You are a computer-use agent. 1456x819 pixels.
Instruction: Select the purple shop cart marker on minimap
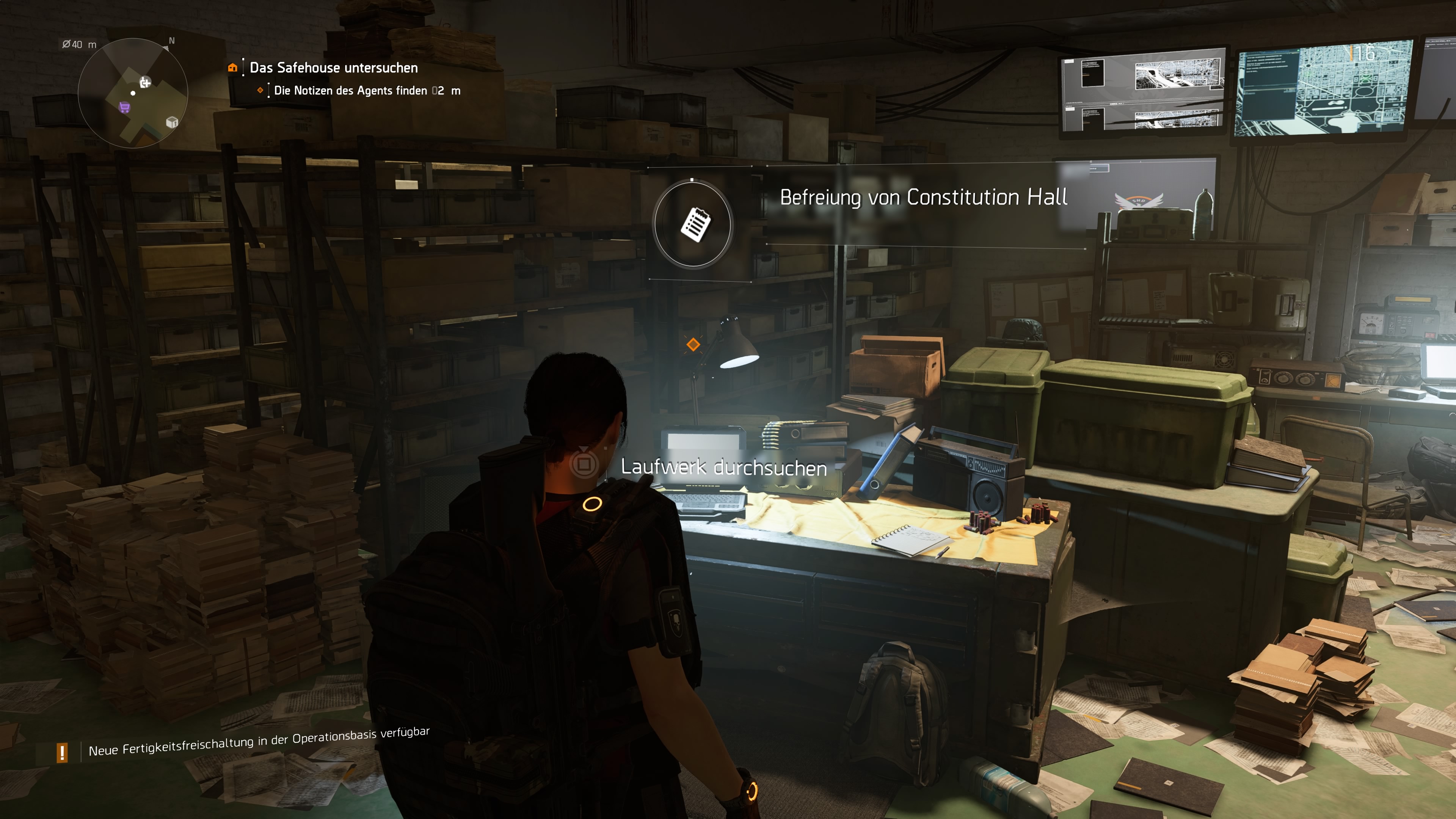coord(124,107)
